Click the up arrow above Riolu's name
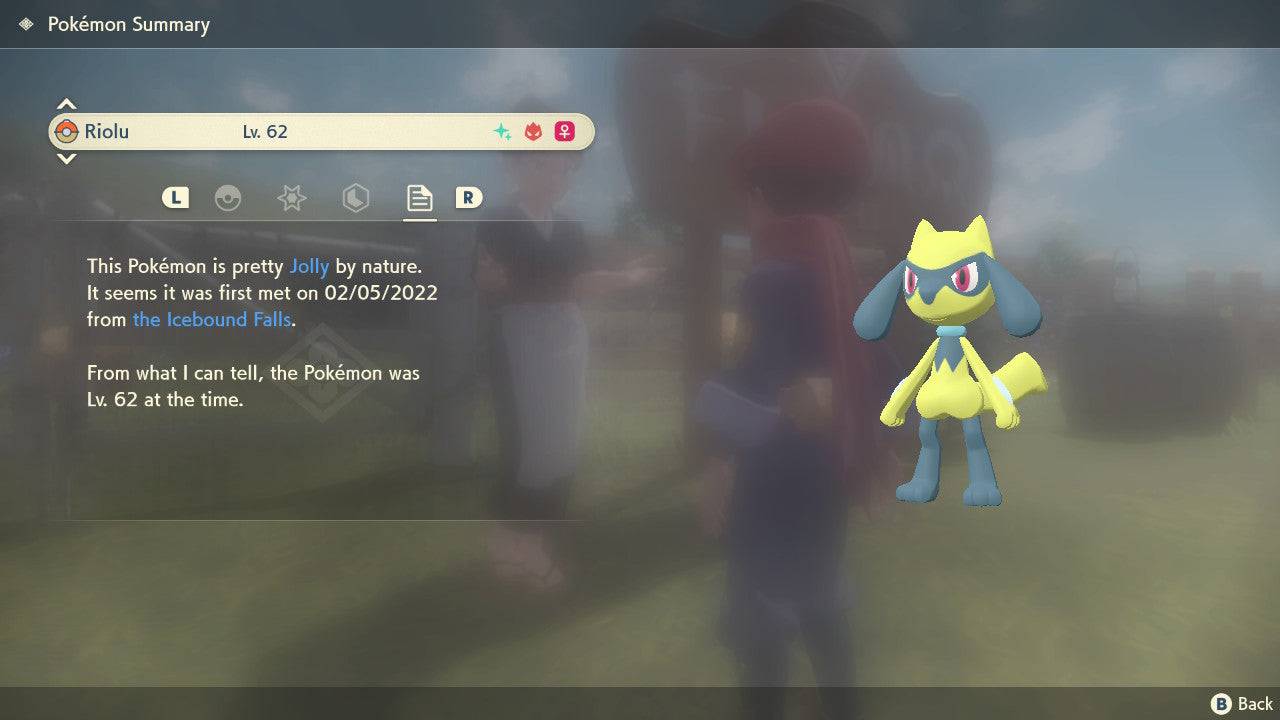 [x=66, y=102]
